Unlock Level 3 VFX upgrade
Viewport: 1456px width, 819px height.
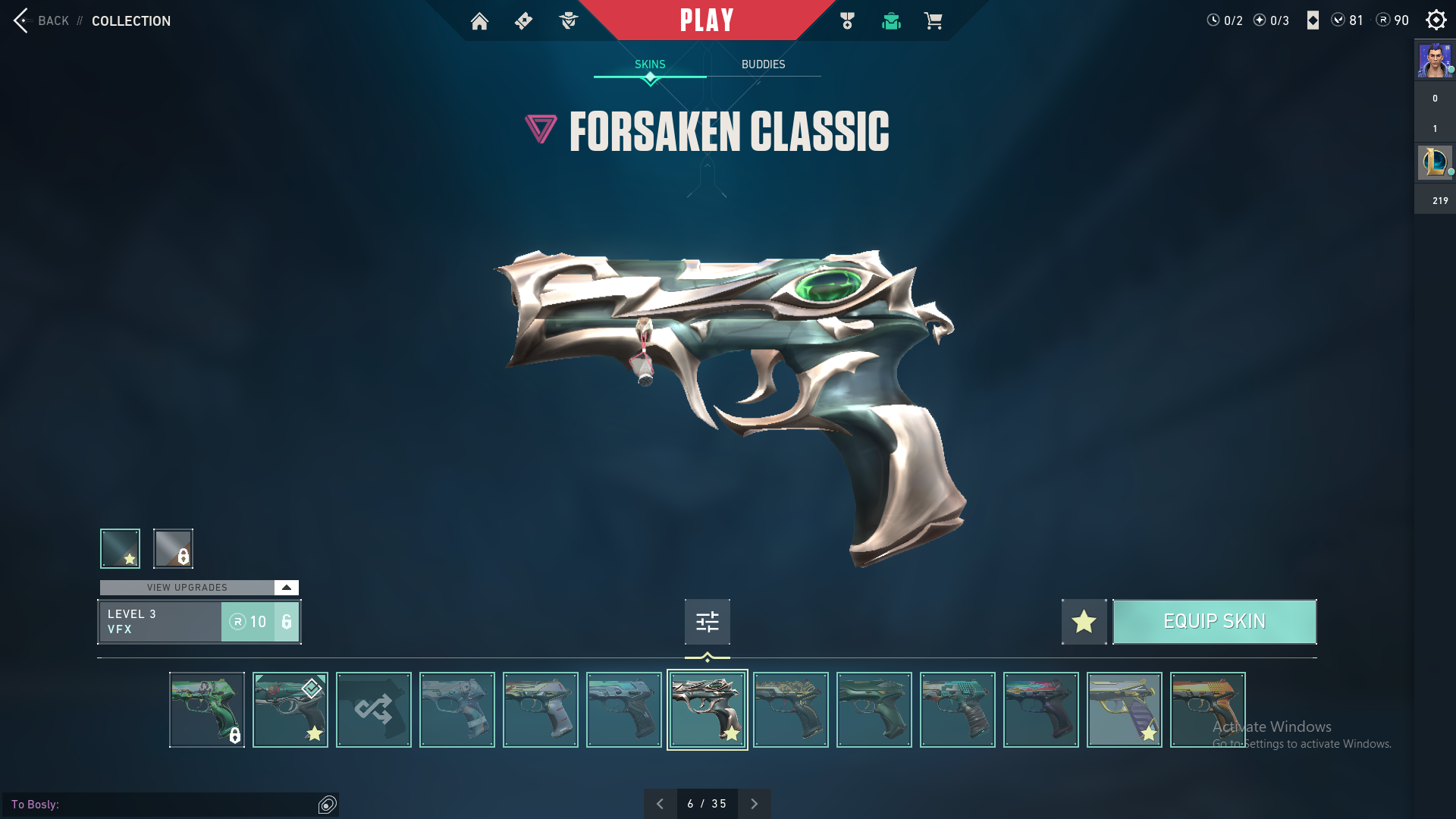coord(259,622)
